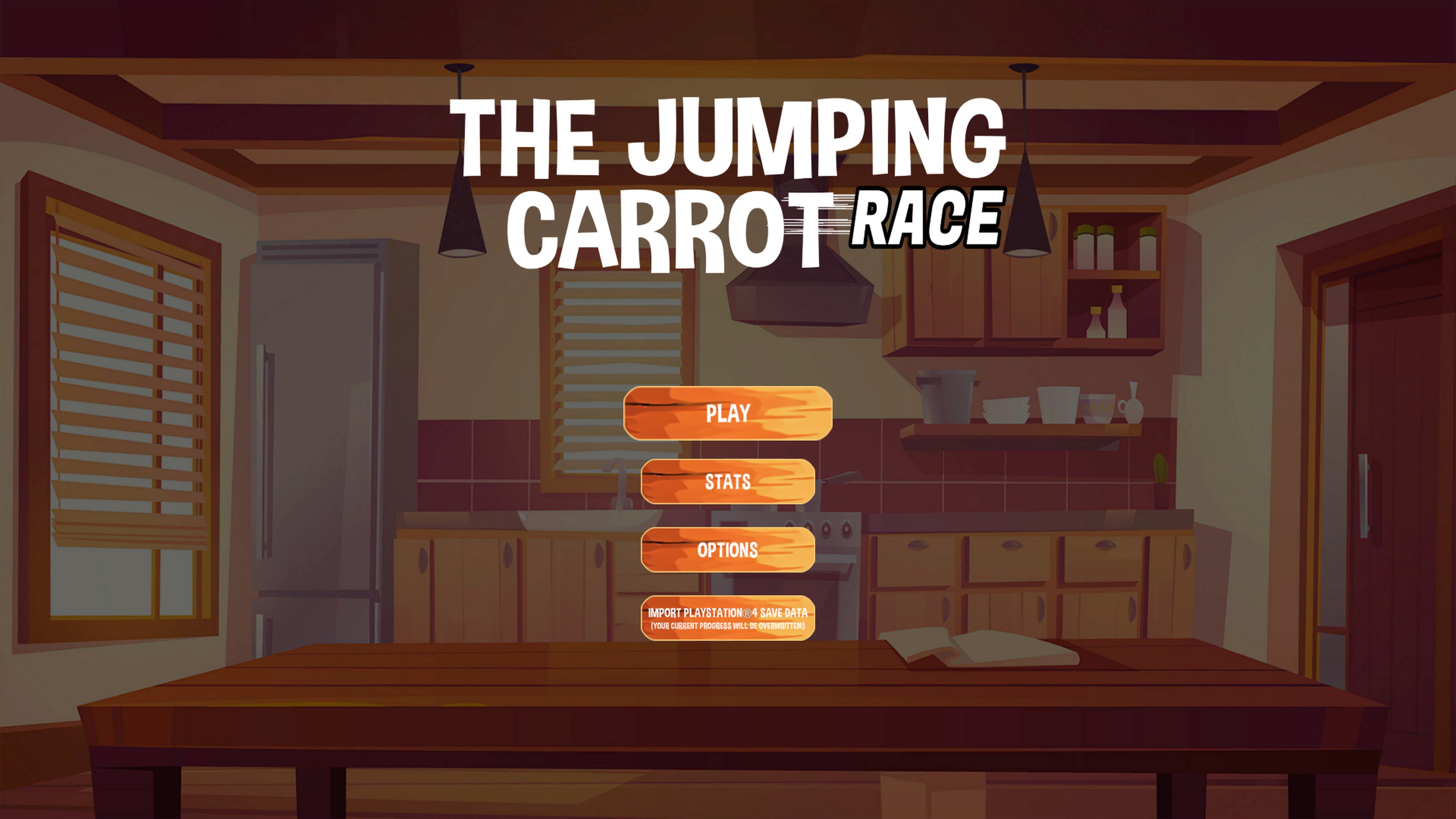Click the hanging pendant lamp on the left
The height and width of the screenshot is (819, 1456).
pos(462,215)
